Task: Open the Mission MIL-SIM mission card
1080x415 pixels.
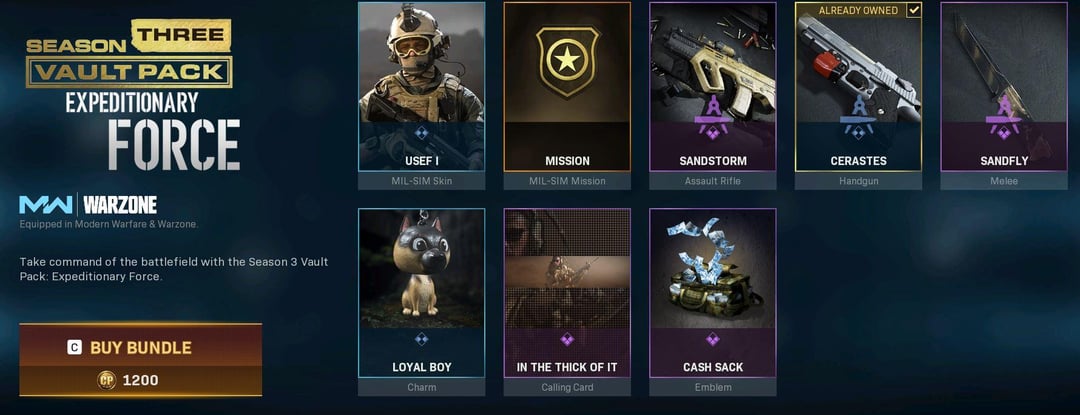Action: click(x=566, y=88)
